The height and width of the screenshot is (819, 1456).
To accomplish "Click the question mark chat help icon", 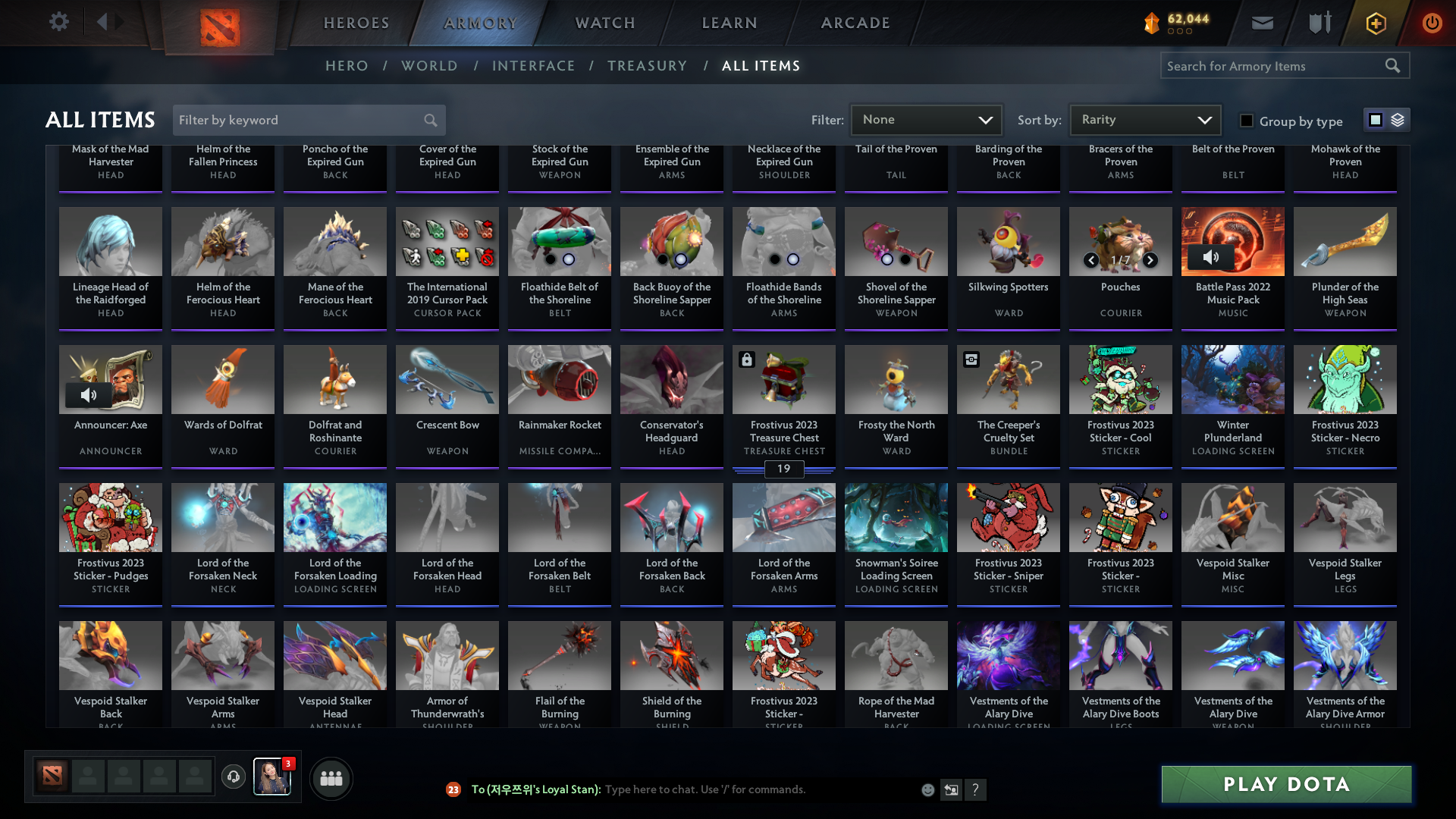I will tap(976, 789).
